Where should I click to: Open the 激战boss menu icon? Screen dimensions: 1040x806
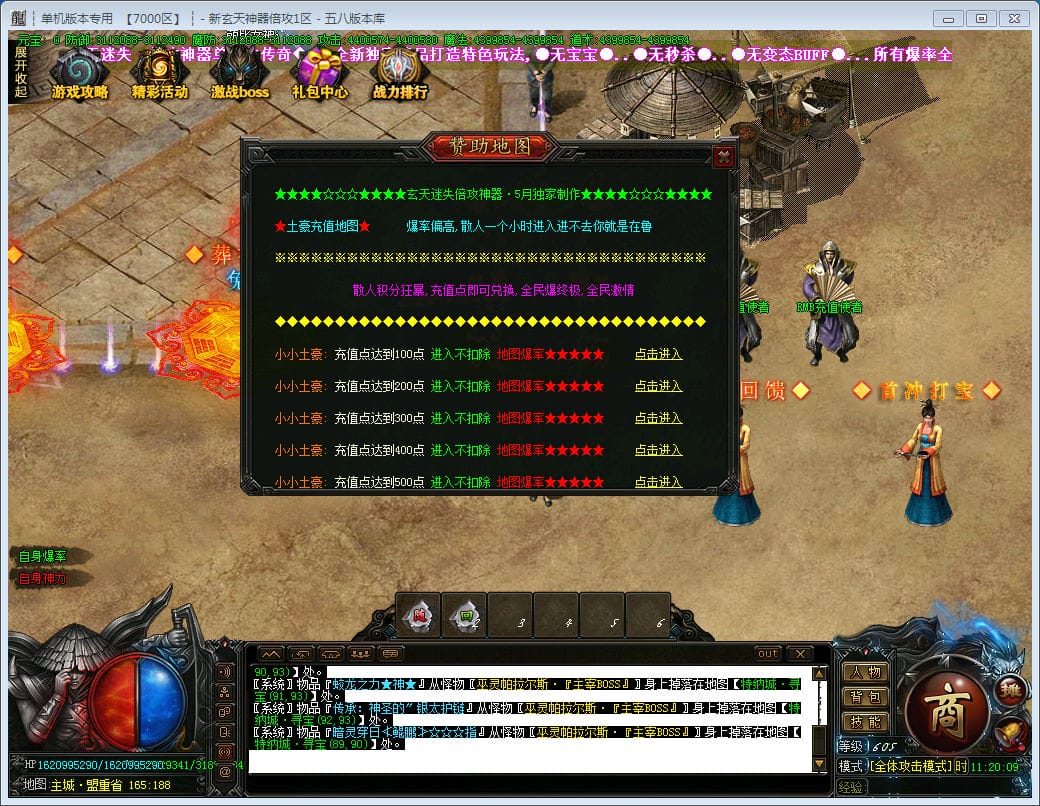point(240,73)
